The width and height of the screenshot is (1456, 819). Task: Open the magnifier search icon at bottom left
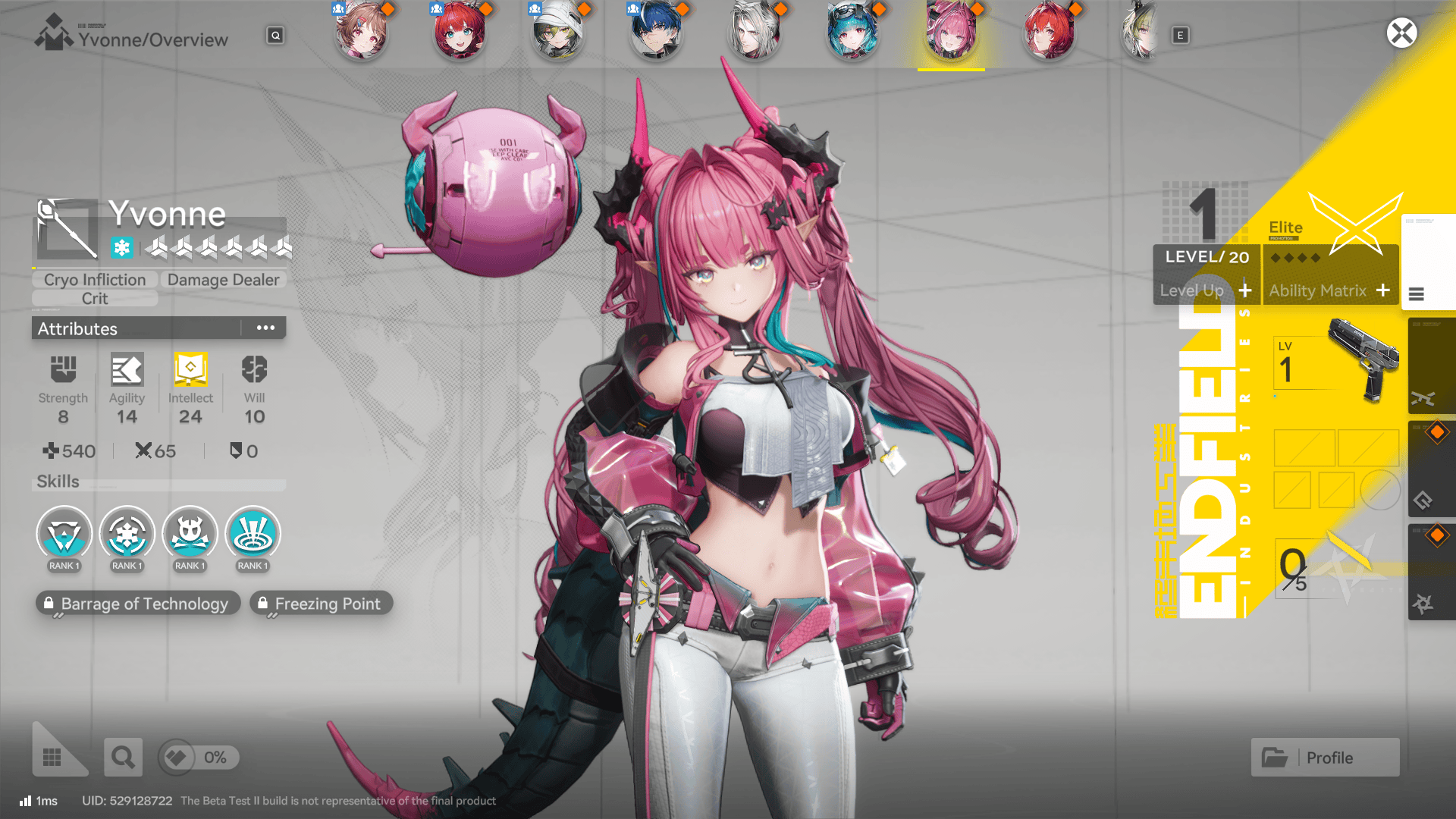click(x=123, y=757)
